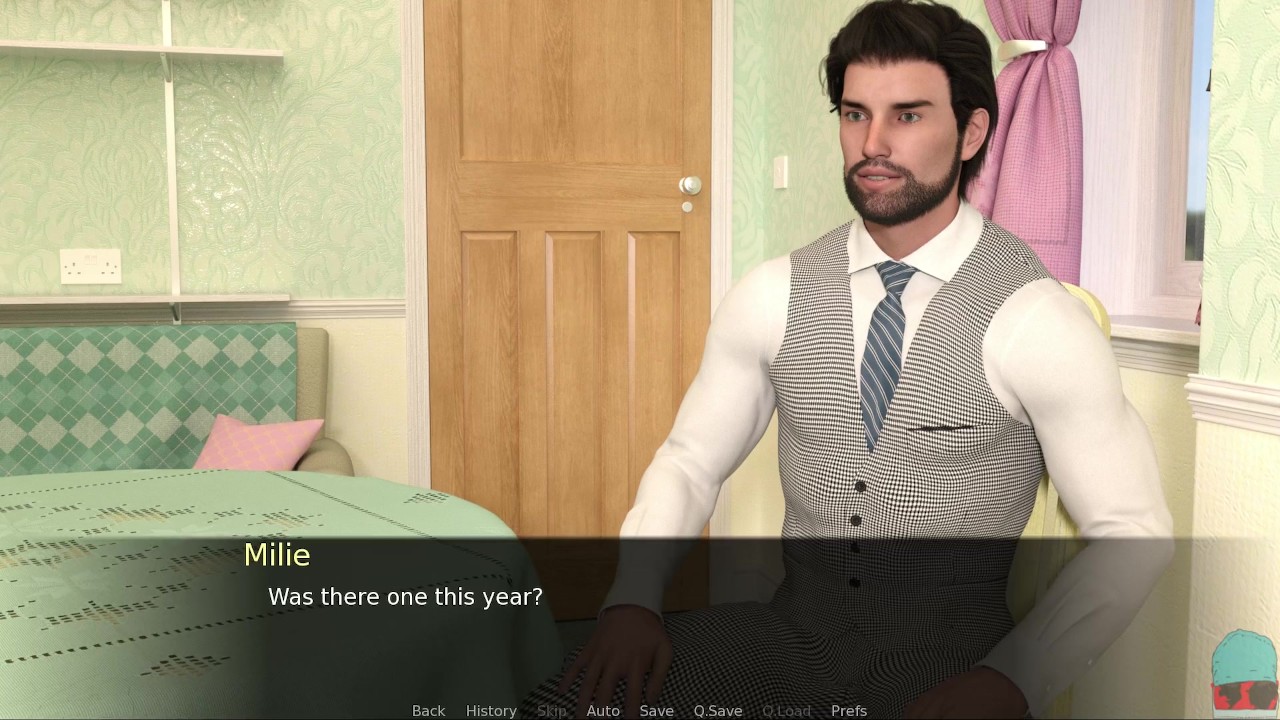Open the Prefs settings menu
1280x720 pixels.
[x=848, y=710]
